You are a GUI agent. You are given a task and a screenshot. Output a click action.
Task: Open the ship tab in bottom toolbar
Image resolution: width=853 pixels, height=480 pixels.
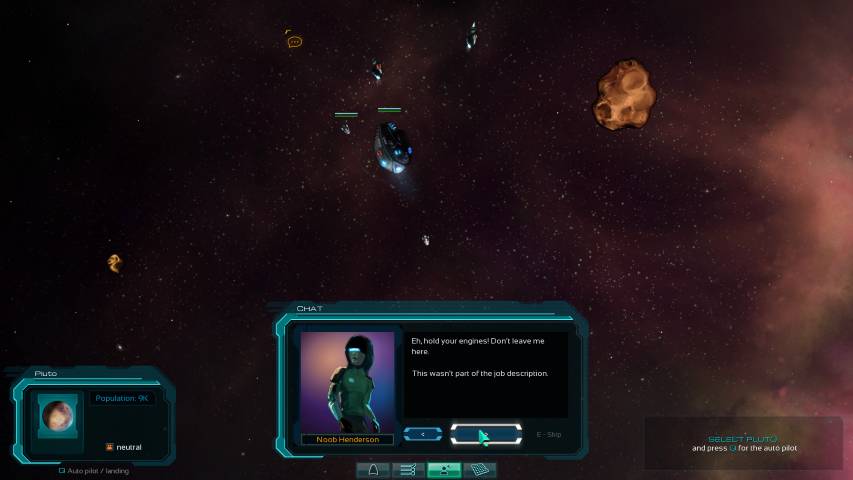tap(374, 469)
